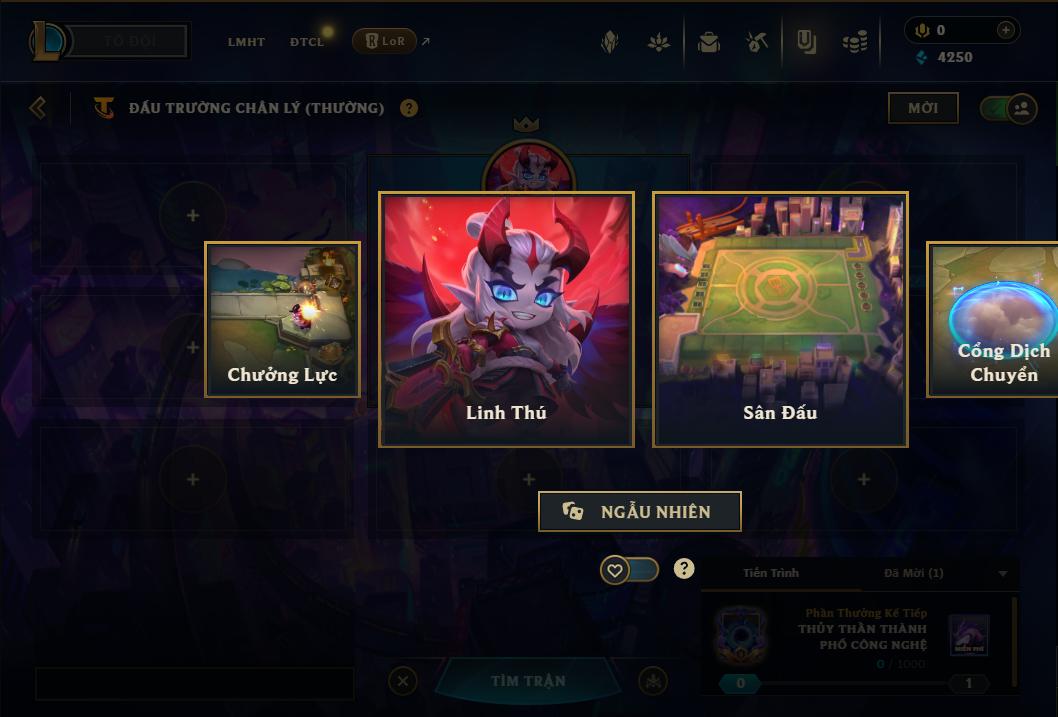Open the loot chest icon

click(709, 42)
